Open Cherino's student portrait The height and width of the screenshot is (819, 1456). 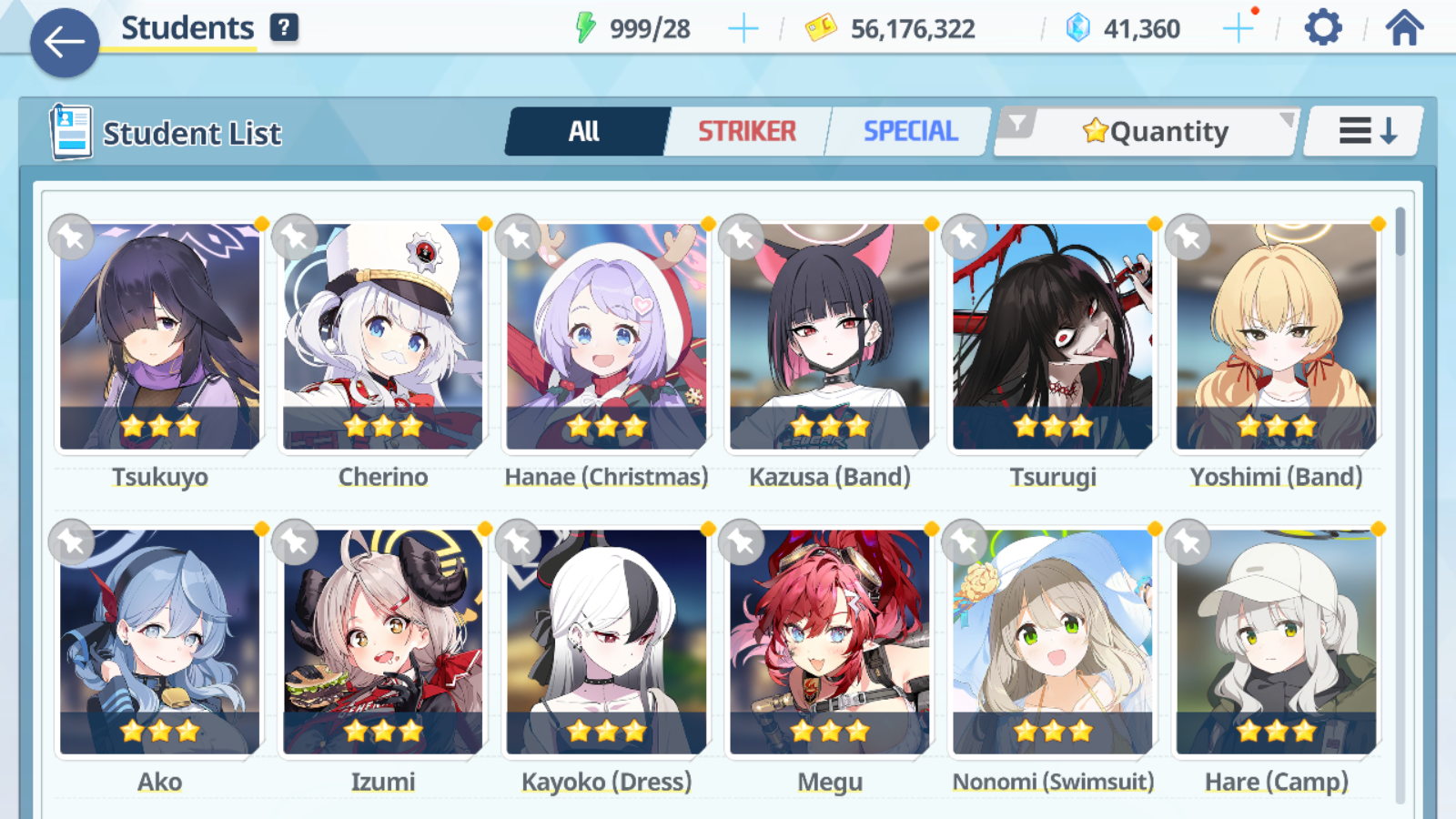(x=383, y=337)
